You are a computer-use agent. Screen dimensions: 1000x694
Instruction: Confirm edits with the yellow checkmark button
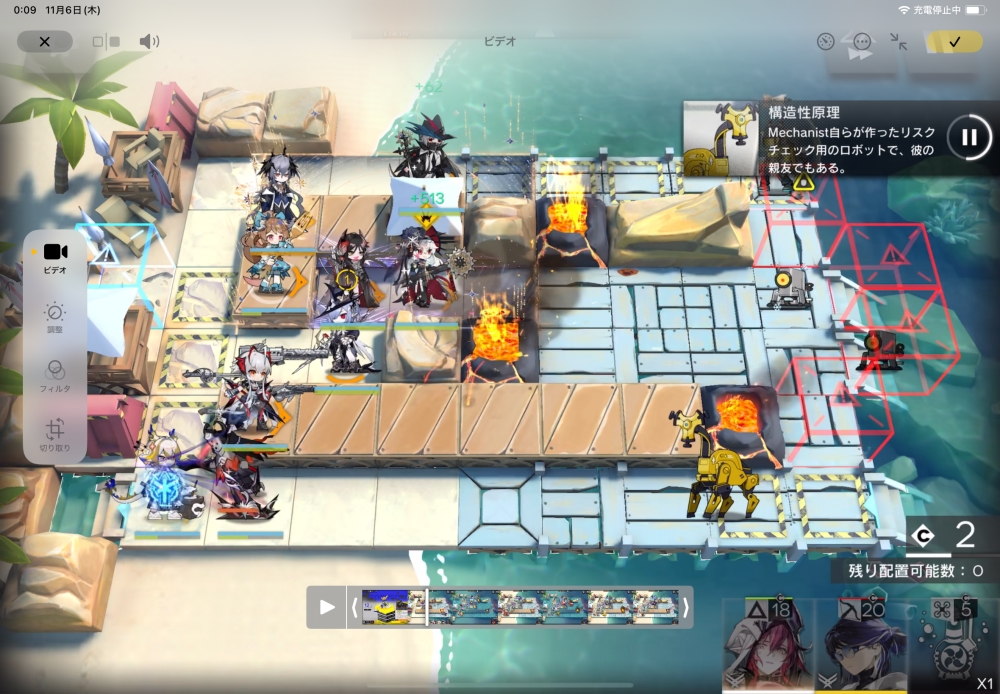pos(953,42)
